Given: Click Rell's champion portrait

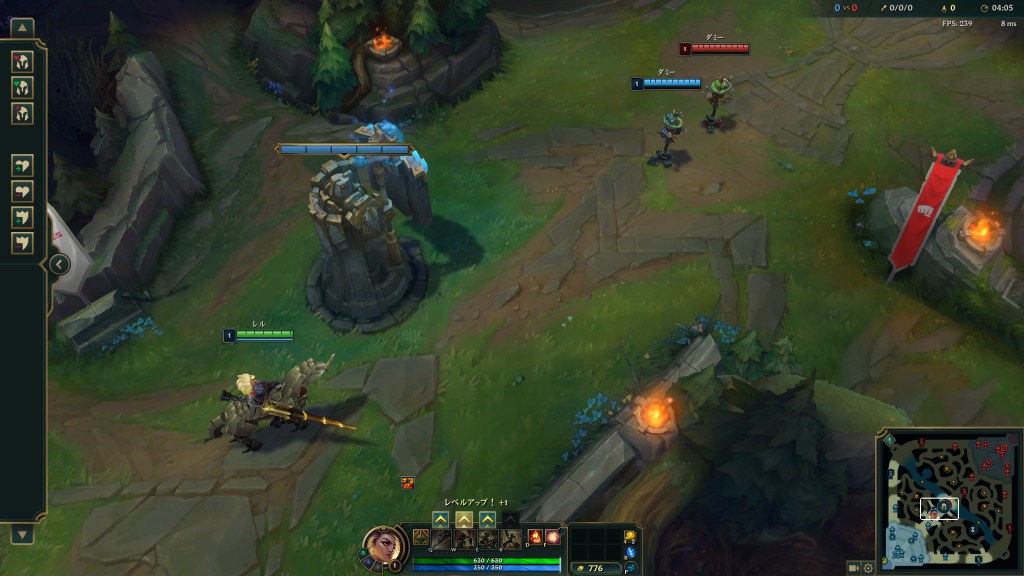Looking at the screenshot, I should [x=380, y=546].
